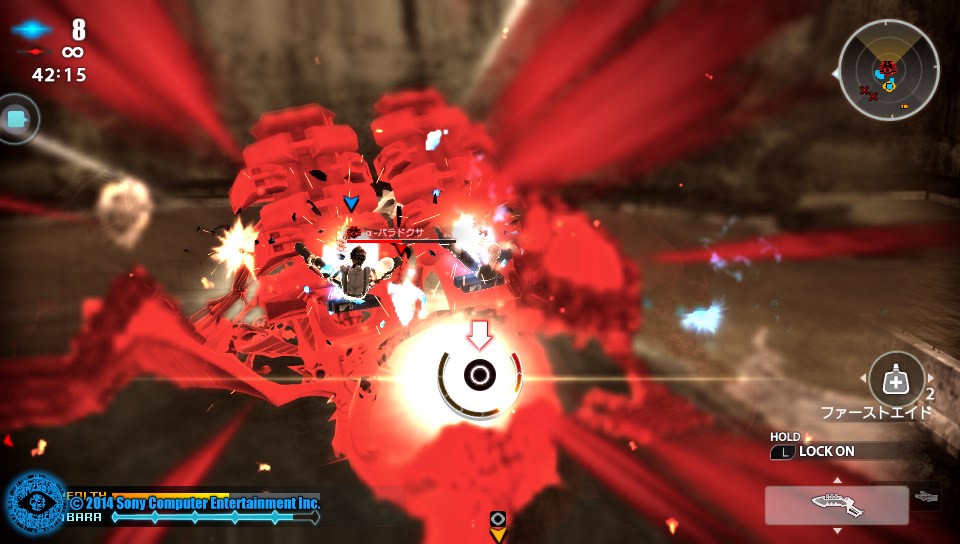960x544 pixels.
Task: Tap the teal square icon at screen edge
Action: 15,119
